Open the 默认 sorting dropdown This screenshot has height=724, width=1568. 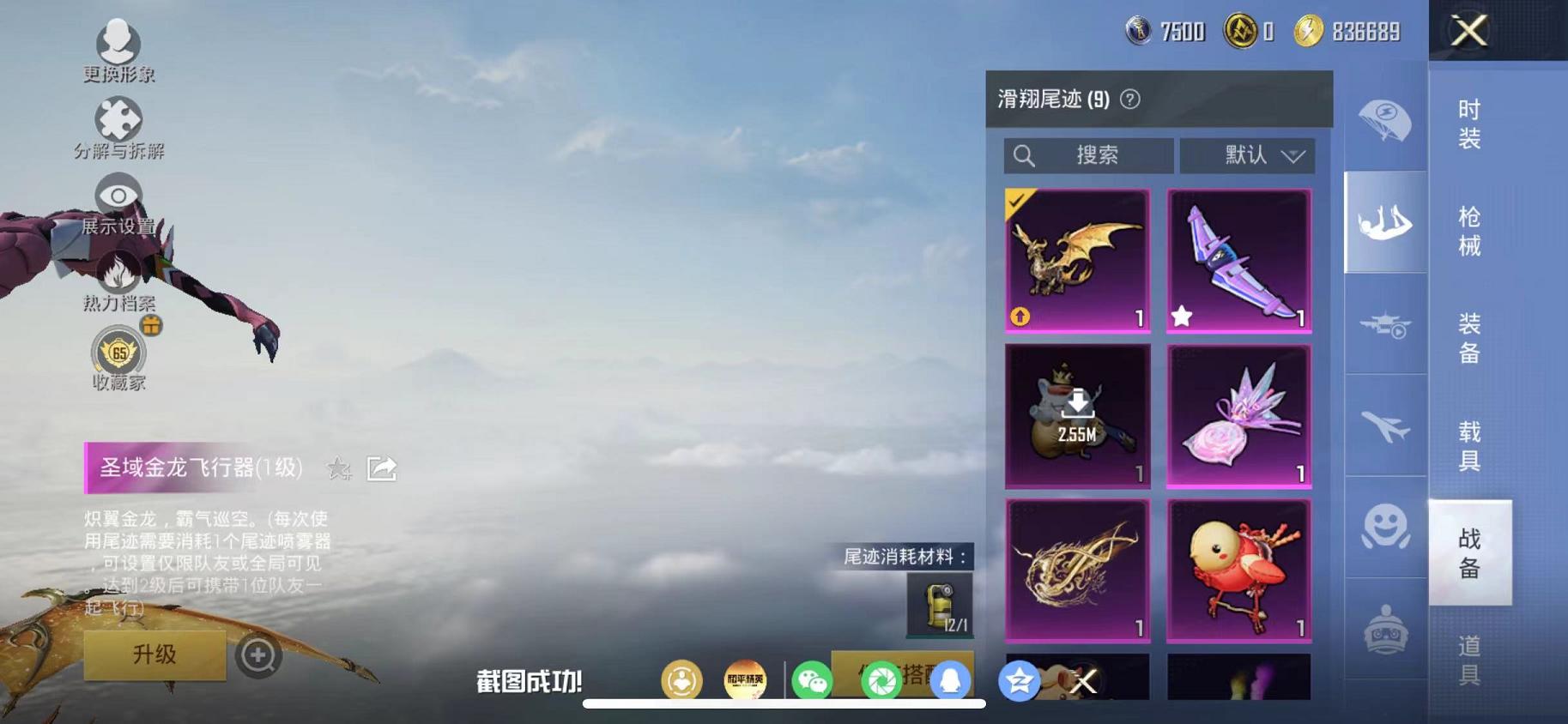coord(1249,155)
